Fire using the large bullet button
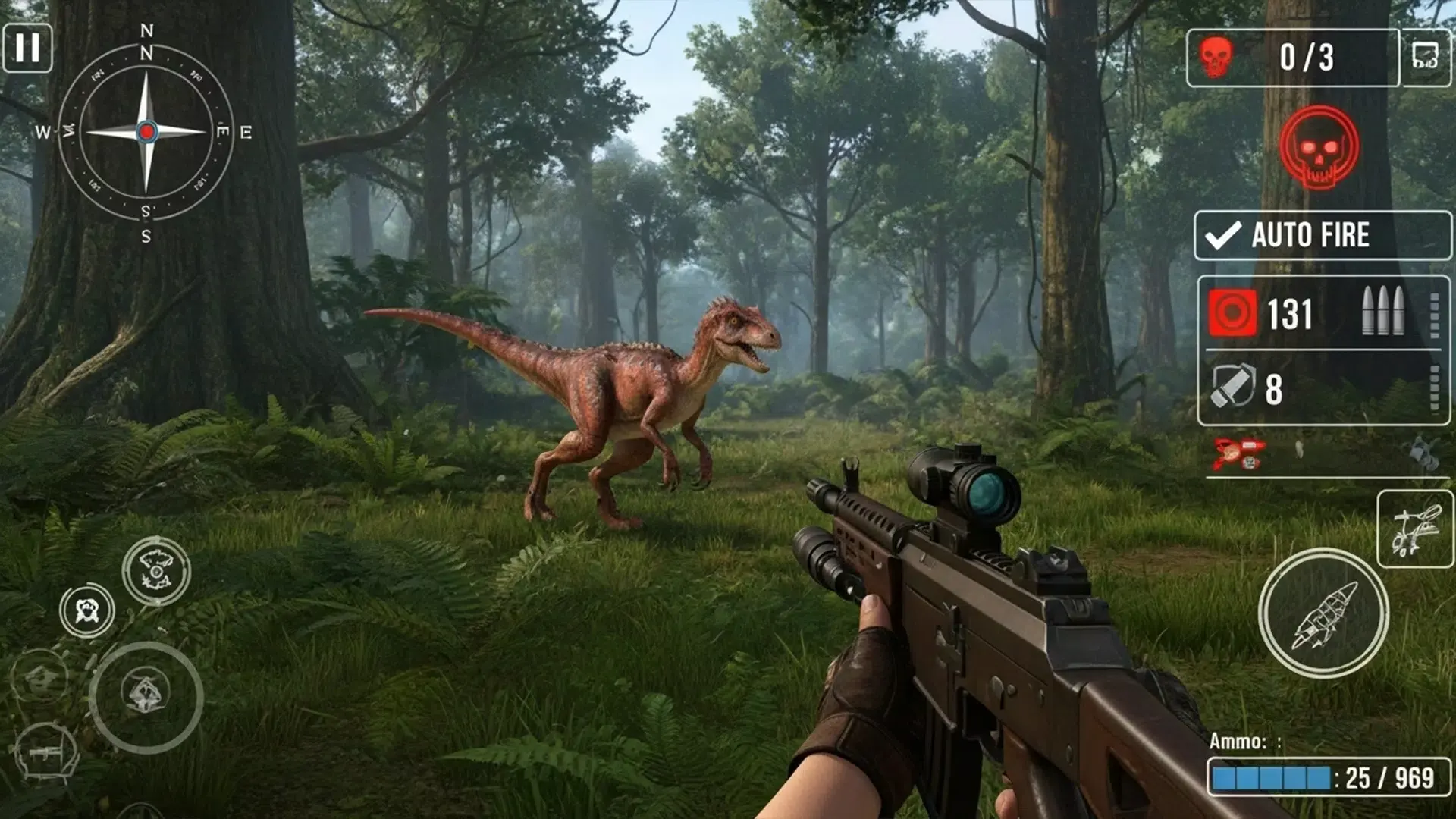This screenshot has height=819, width=1456. [x=1323, y=613]
